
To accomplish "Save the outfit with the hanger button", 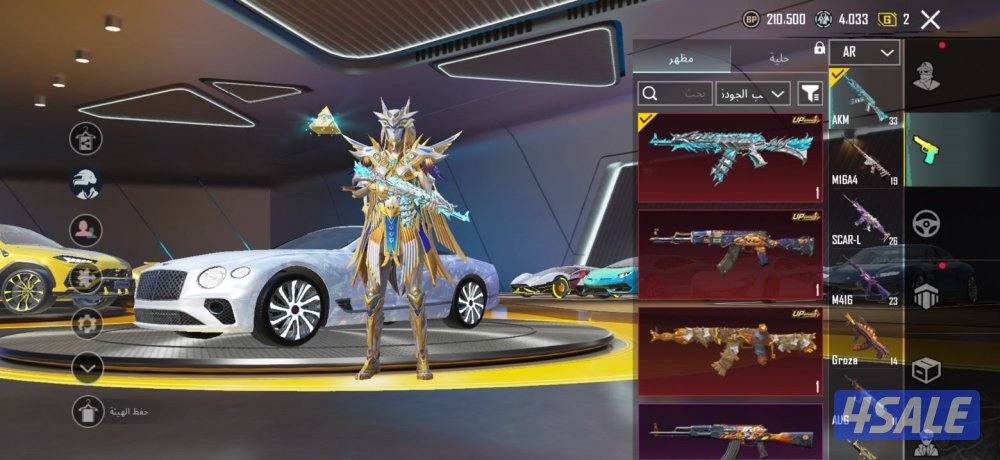I will point(86,411).
